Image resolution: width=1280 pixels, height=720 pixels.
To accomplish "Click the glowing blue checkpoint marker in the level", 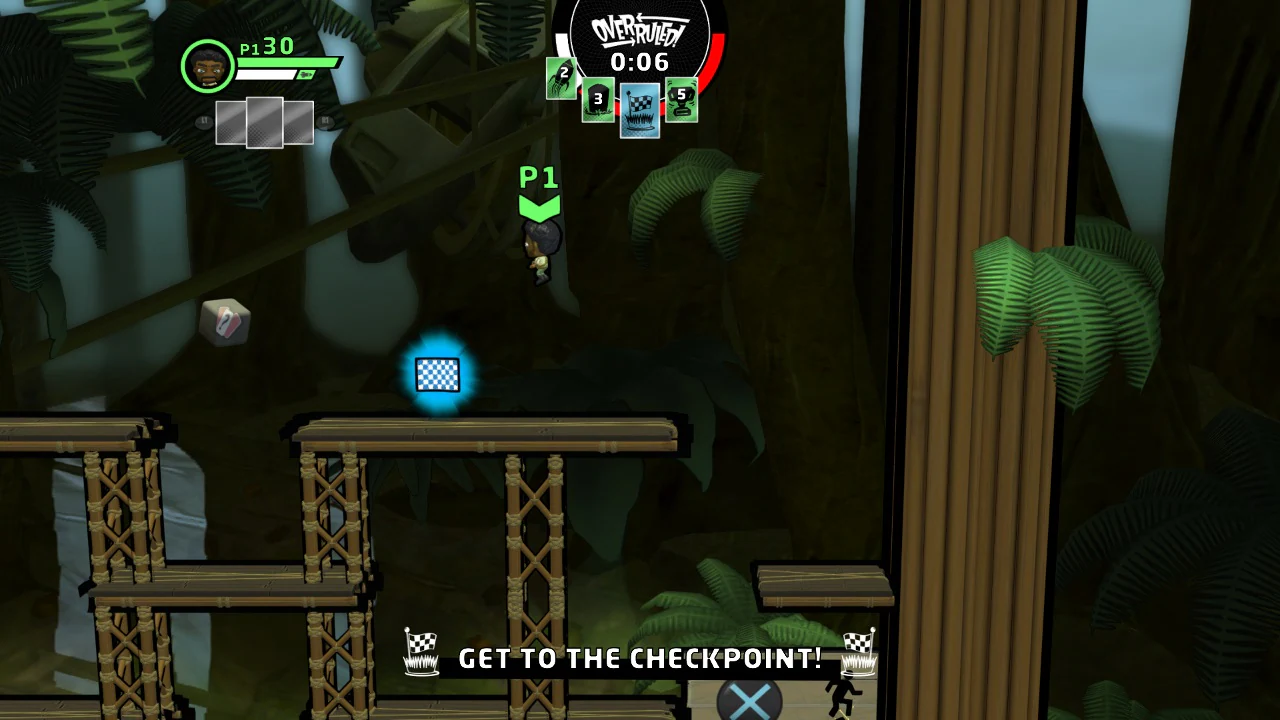I will 437,374.
